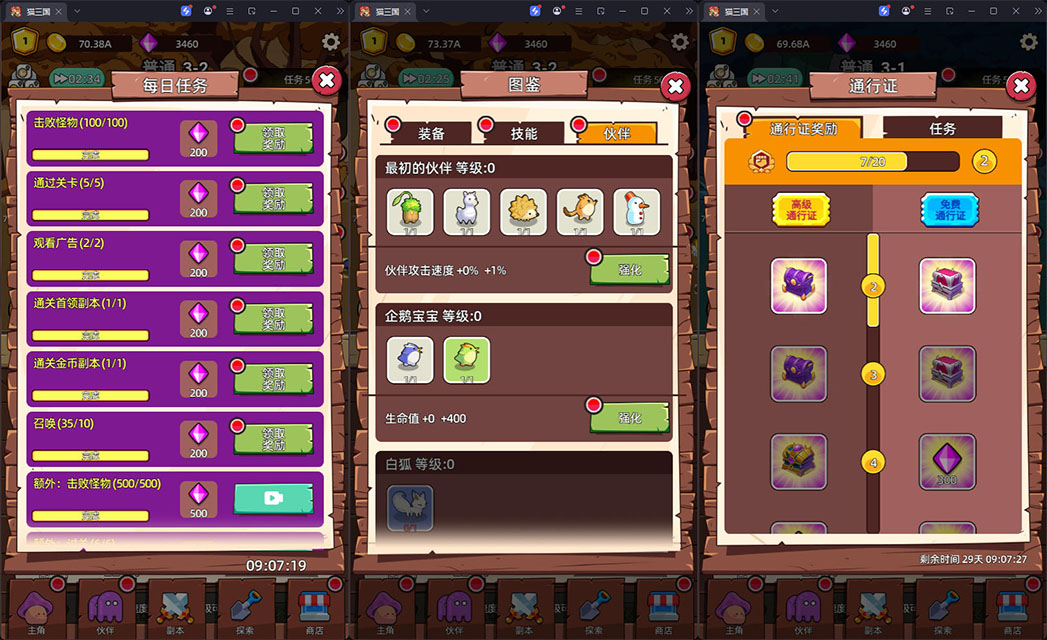Collect the 观看广告 (2/2) task reward

pos(273,258)
